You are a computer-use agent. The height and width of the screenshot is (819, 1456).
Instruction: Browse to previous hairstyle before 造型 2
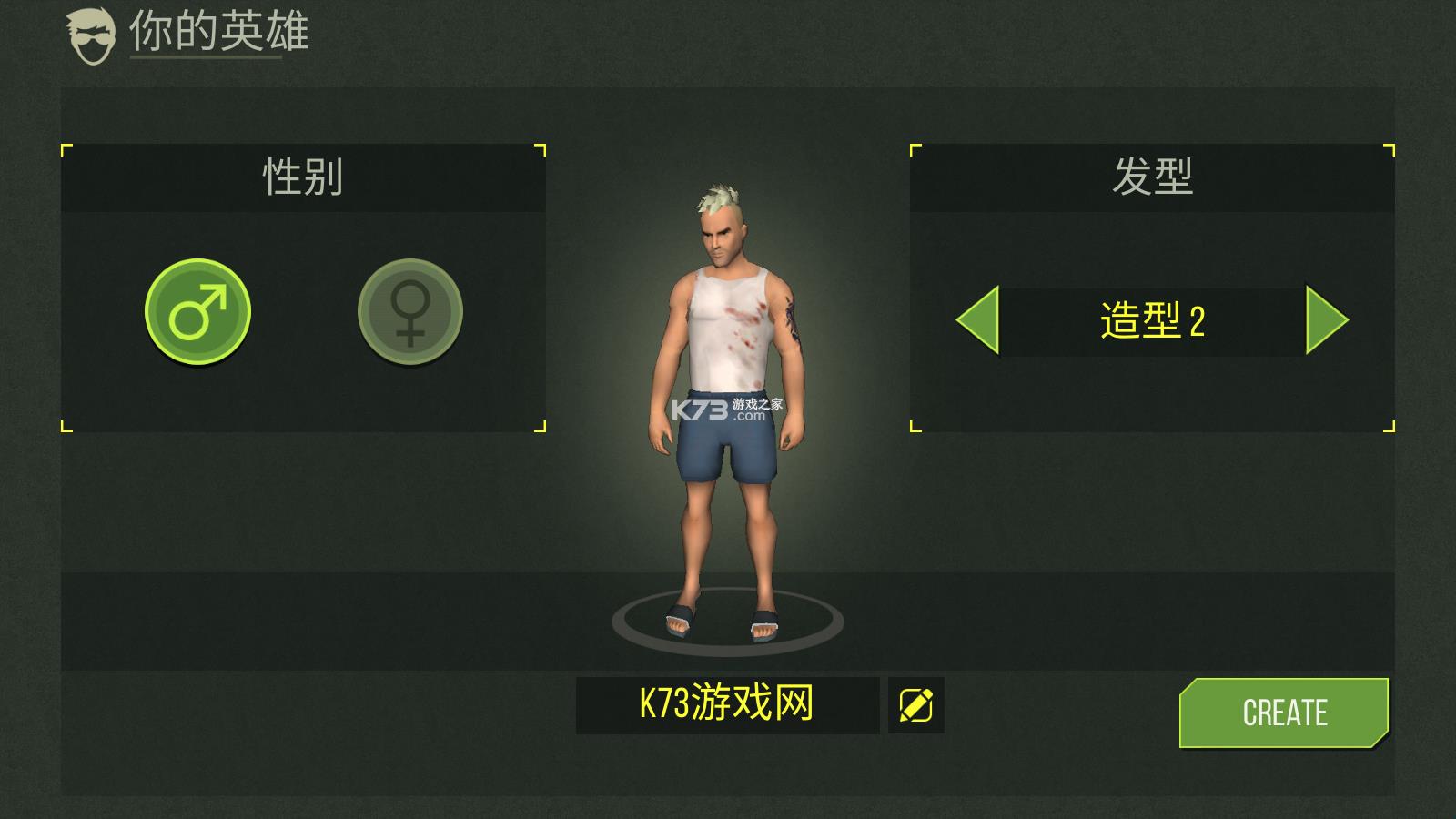pos(976,320)
